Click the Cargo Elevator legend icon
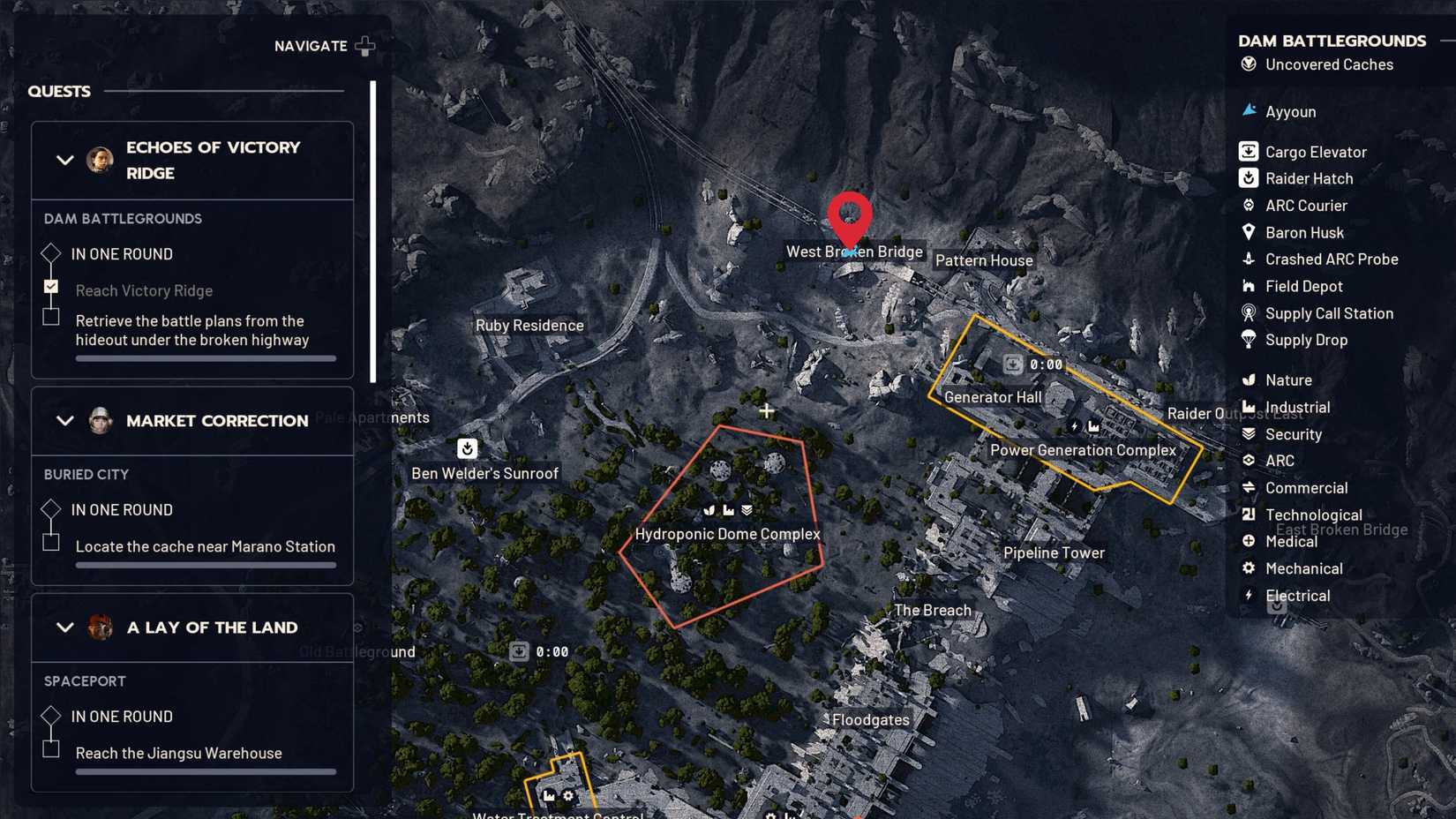The height and width of the screenshot is (819, 1456). [1249, 151]
